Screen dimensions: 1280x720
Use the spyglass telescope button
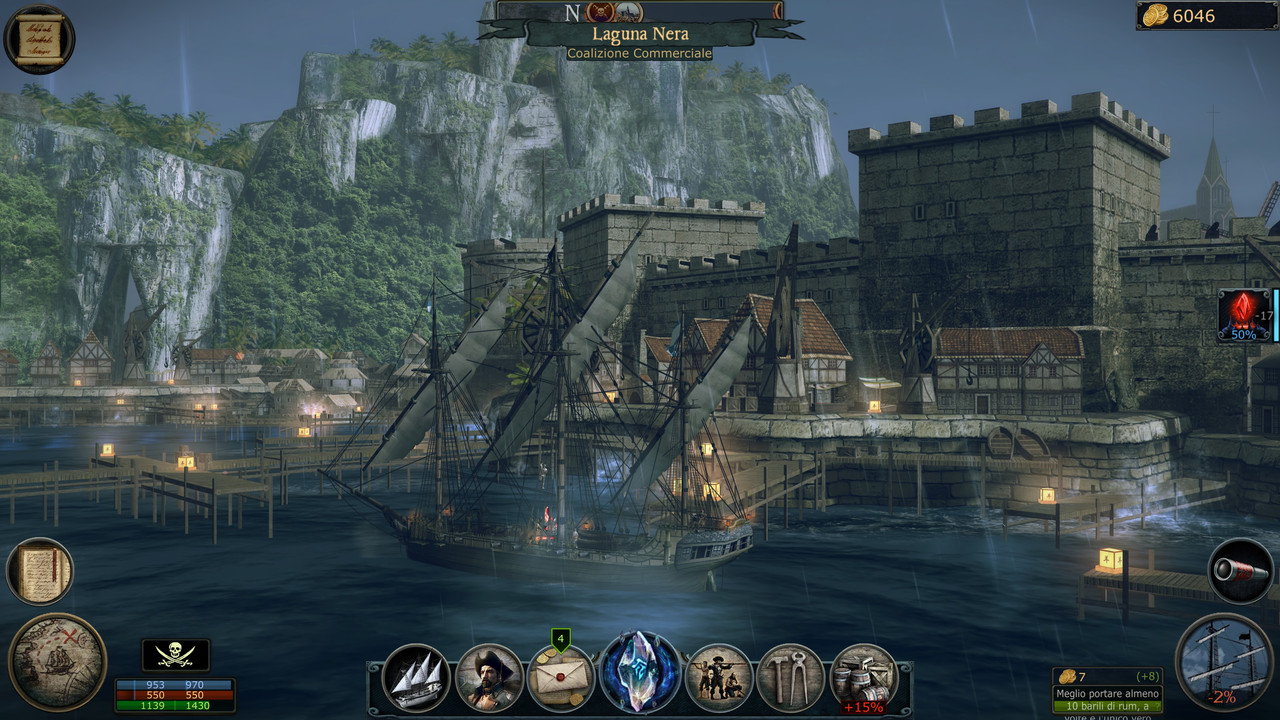point(1240,571)
